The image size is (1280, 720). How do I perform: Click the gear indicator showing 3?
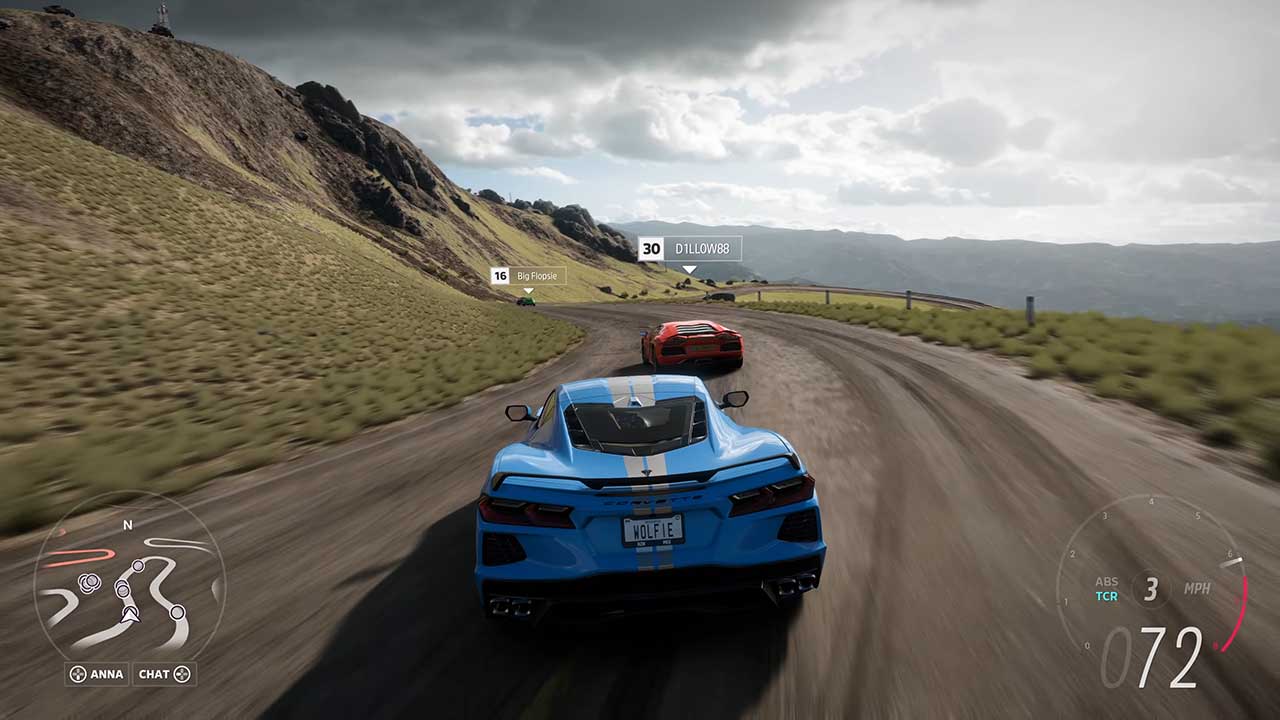pyautogui.click(x=1153, y=587)
